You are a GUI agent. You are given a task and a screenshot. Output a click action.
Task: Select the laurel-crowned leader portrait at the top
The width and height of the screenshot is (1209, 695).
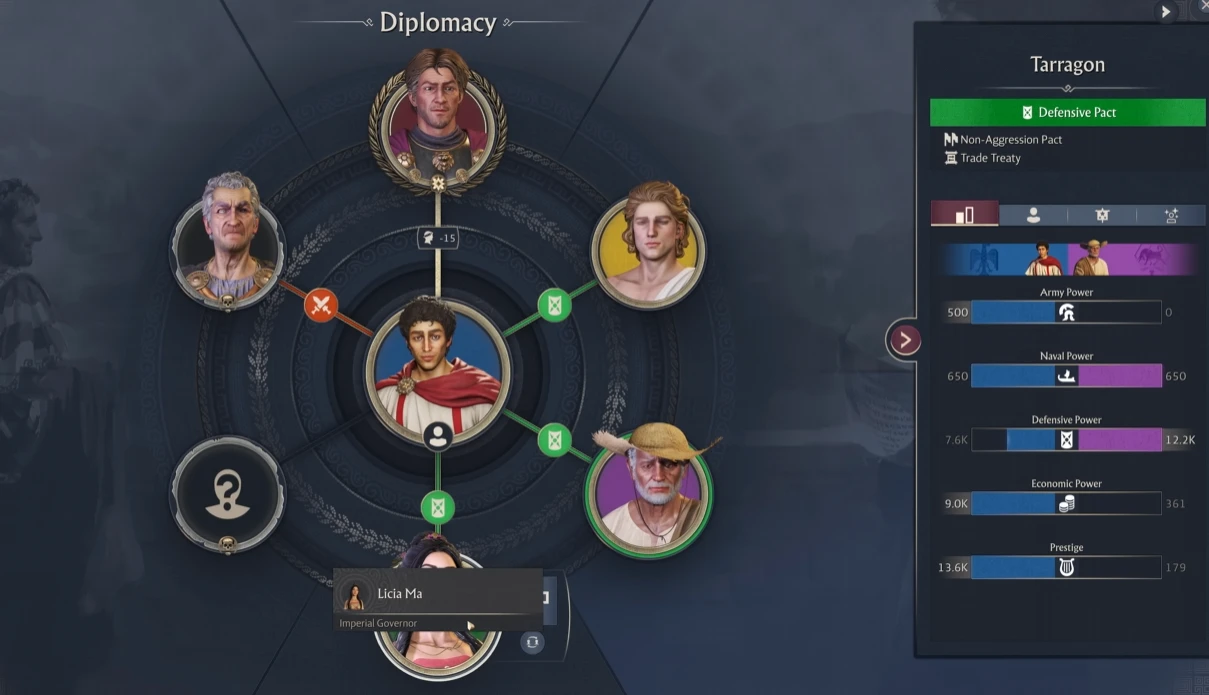[438, 118]
